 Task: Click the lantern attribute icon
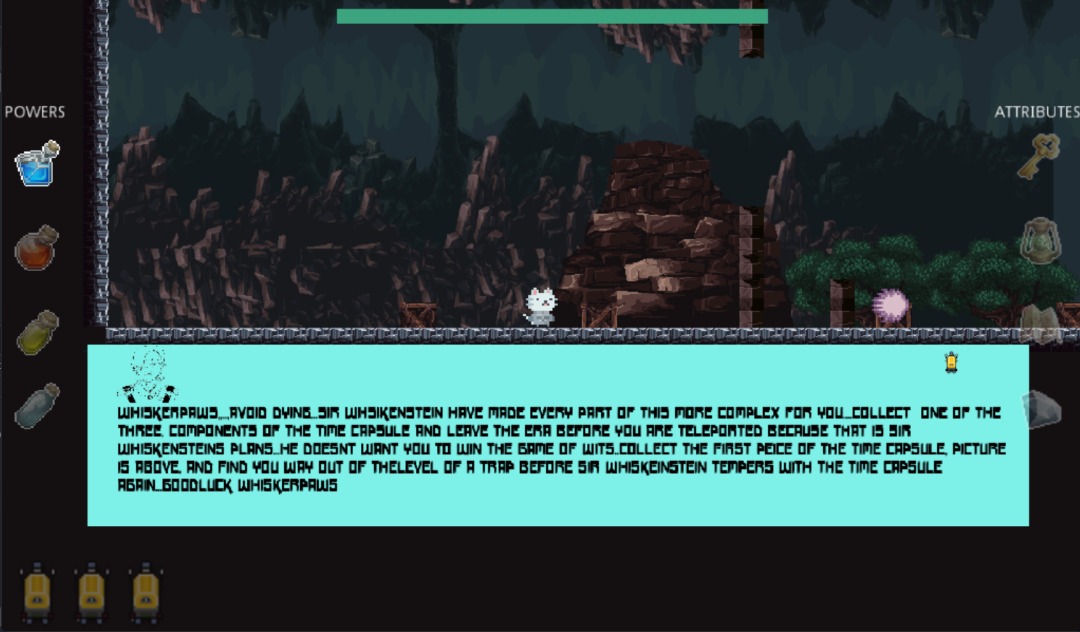pyautogui.click(x=1039, y=240)
